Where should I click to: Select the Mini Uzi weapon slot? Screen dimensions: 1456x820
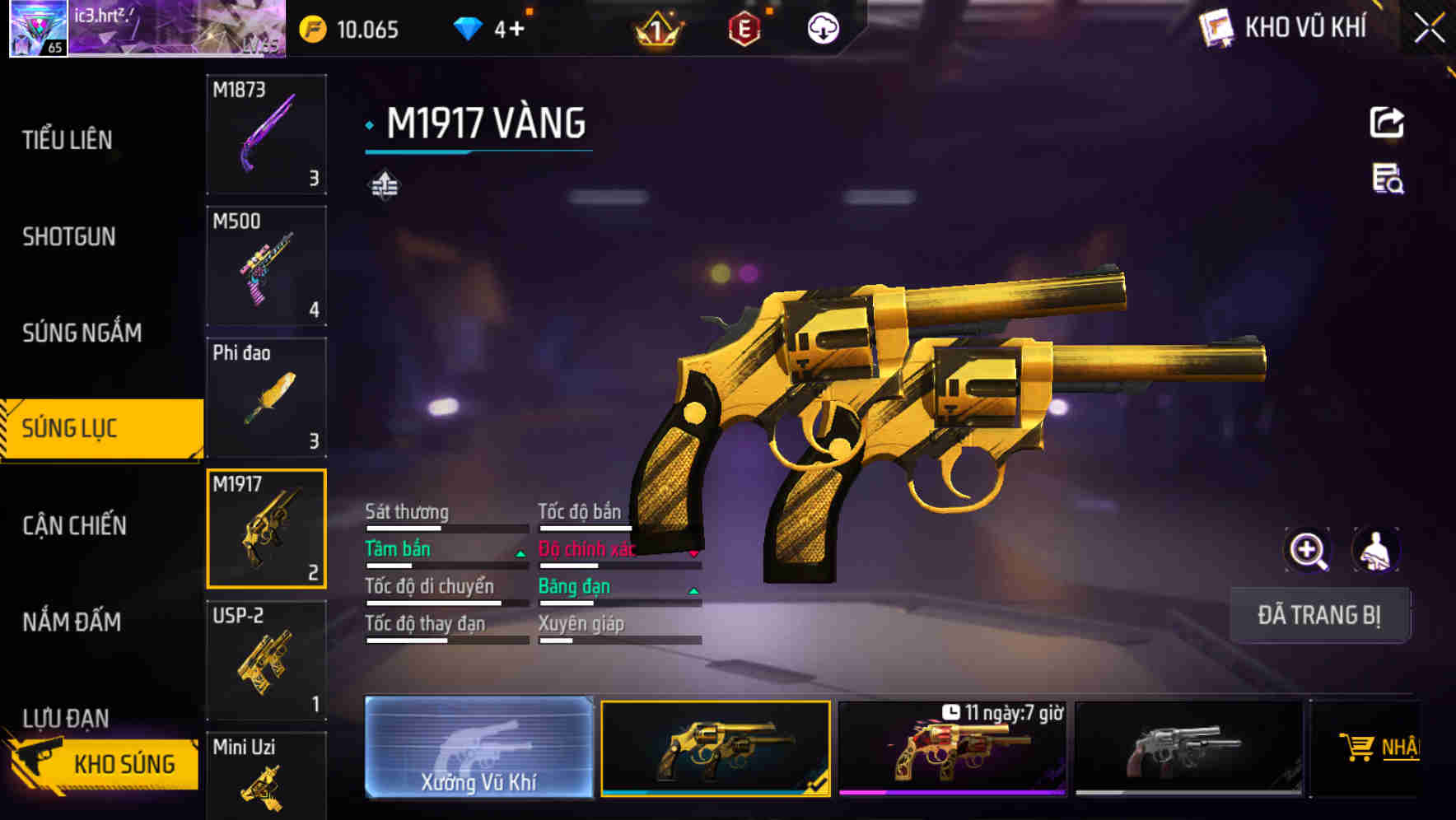click(x=266, y=775)
